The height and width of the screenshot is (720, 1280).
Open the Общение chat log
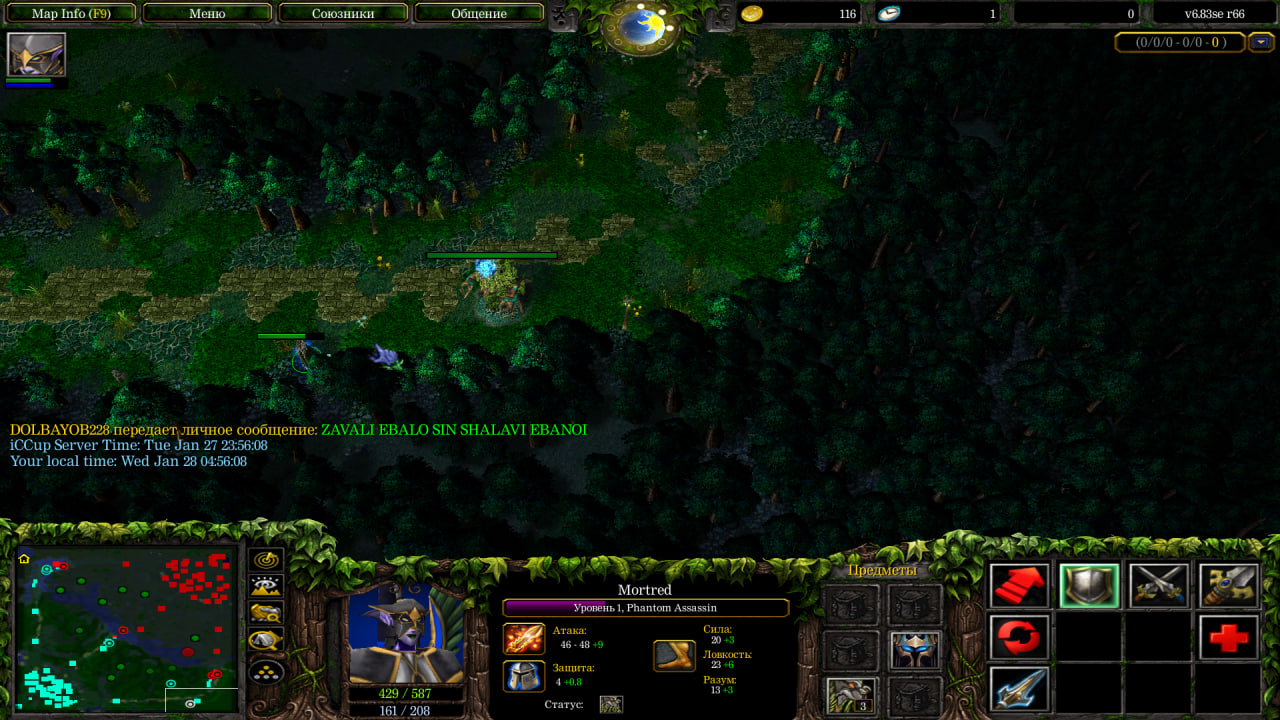click(x=478, y=14)
